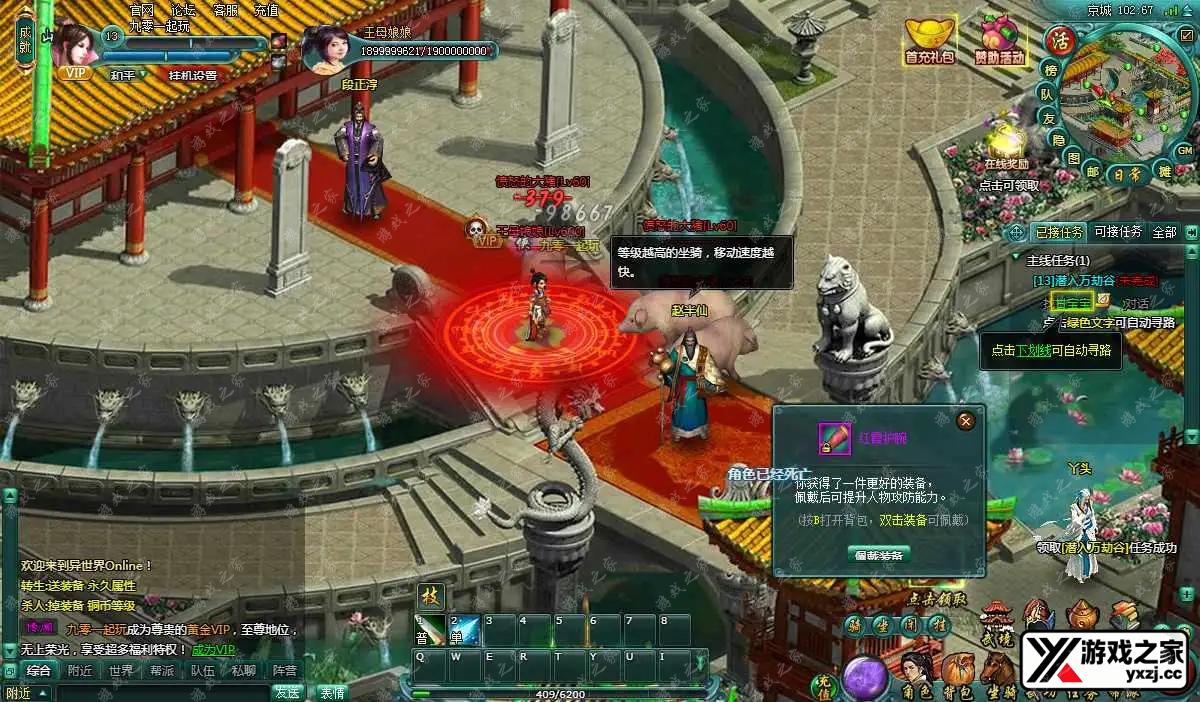Open the 表情 emoticon picker
Image resolution: width=1200 pixels, height=702 pixels.
click(x=332, y=692)
